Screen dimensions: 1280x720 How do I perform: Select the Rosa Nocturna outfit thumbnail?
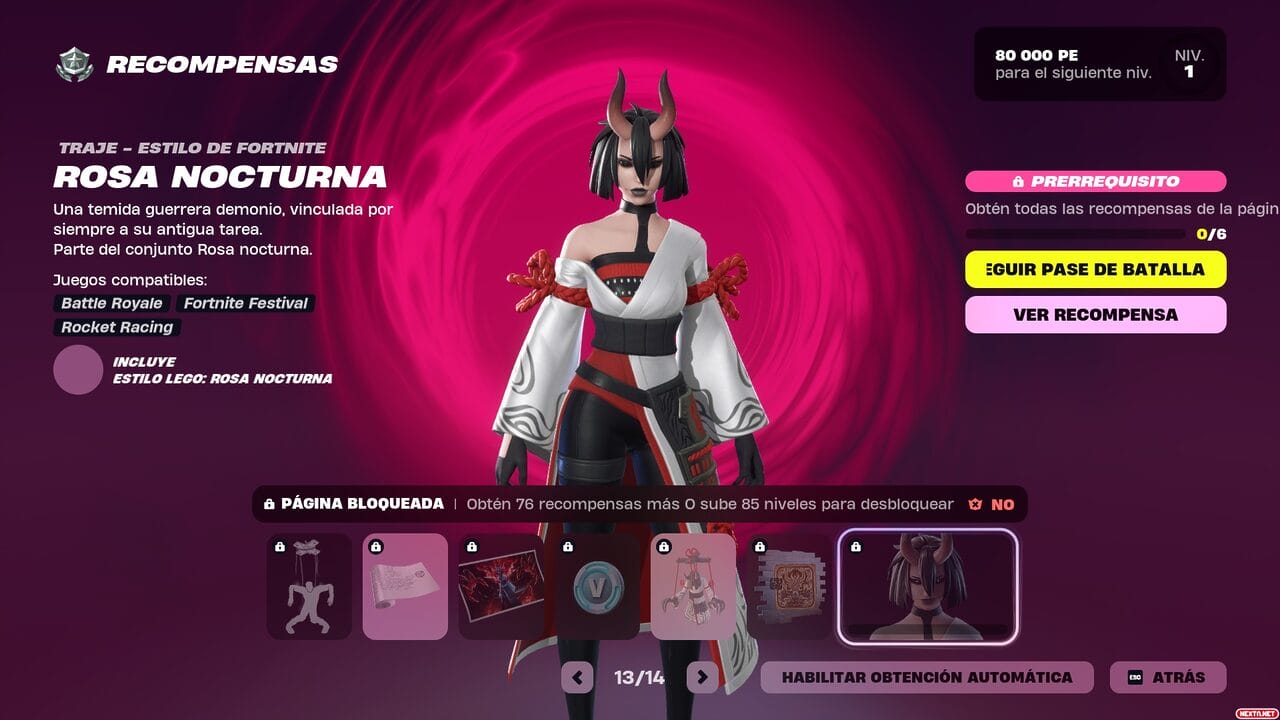tap(928, 586)
